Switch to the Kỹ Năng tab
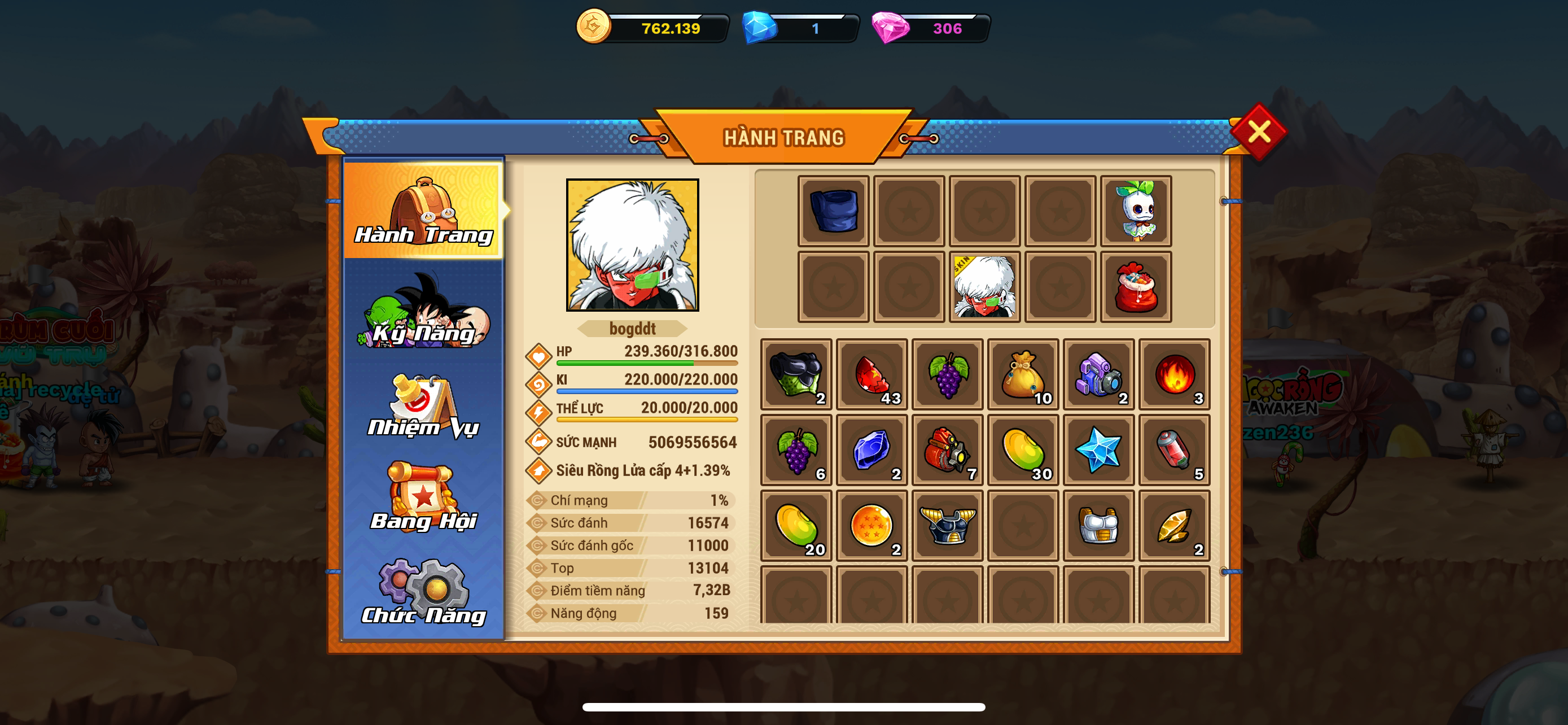1568x725 pixels. tap(424, 312)
